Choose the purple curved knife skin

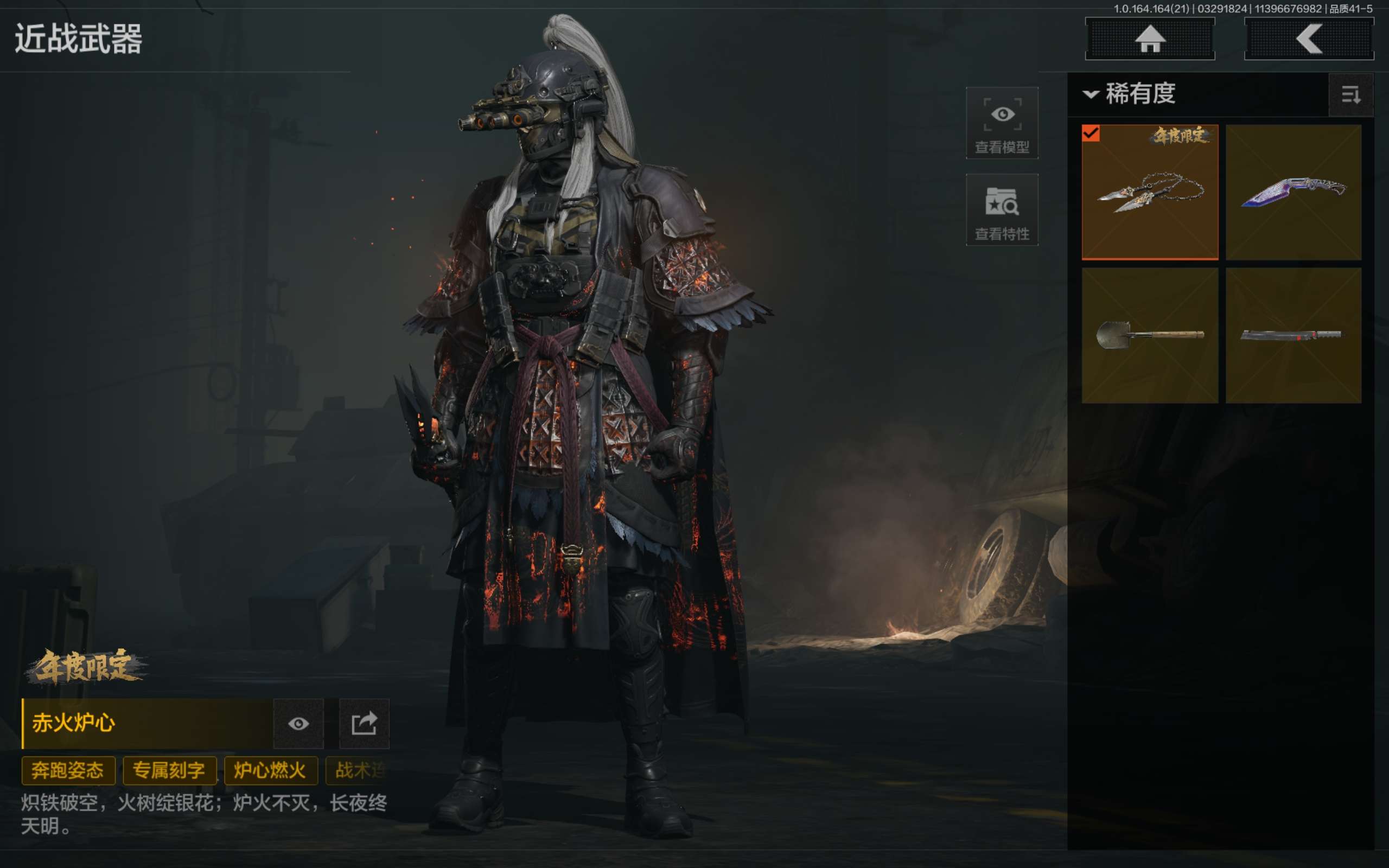(x=1293, y=192)
